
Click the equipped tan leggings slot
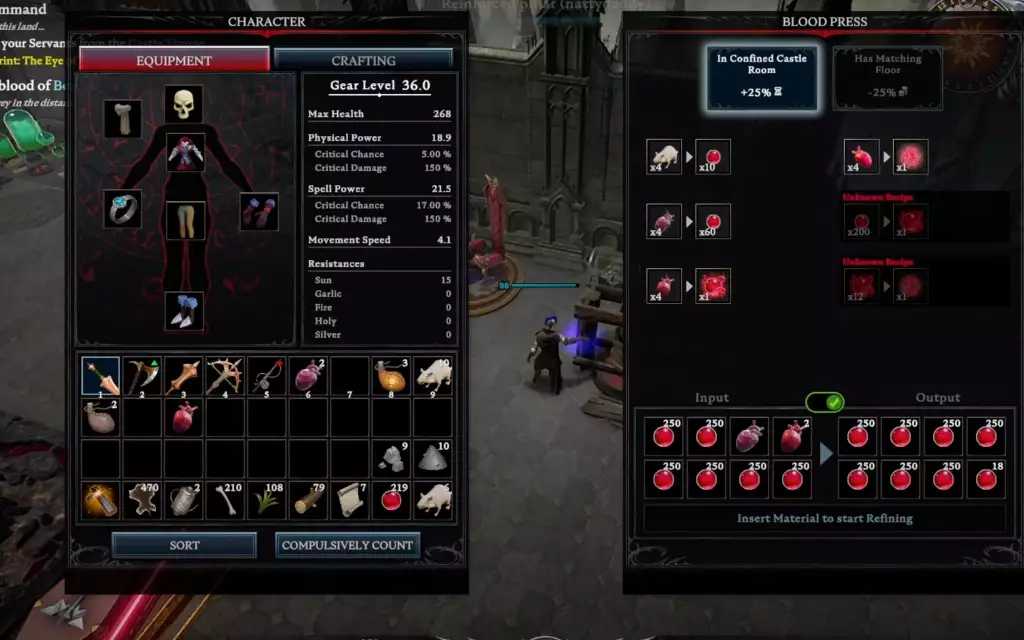[x=184, y=220]
